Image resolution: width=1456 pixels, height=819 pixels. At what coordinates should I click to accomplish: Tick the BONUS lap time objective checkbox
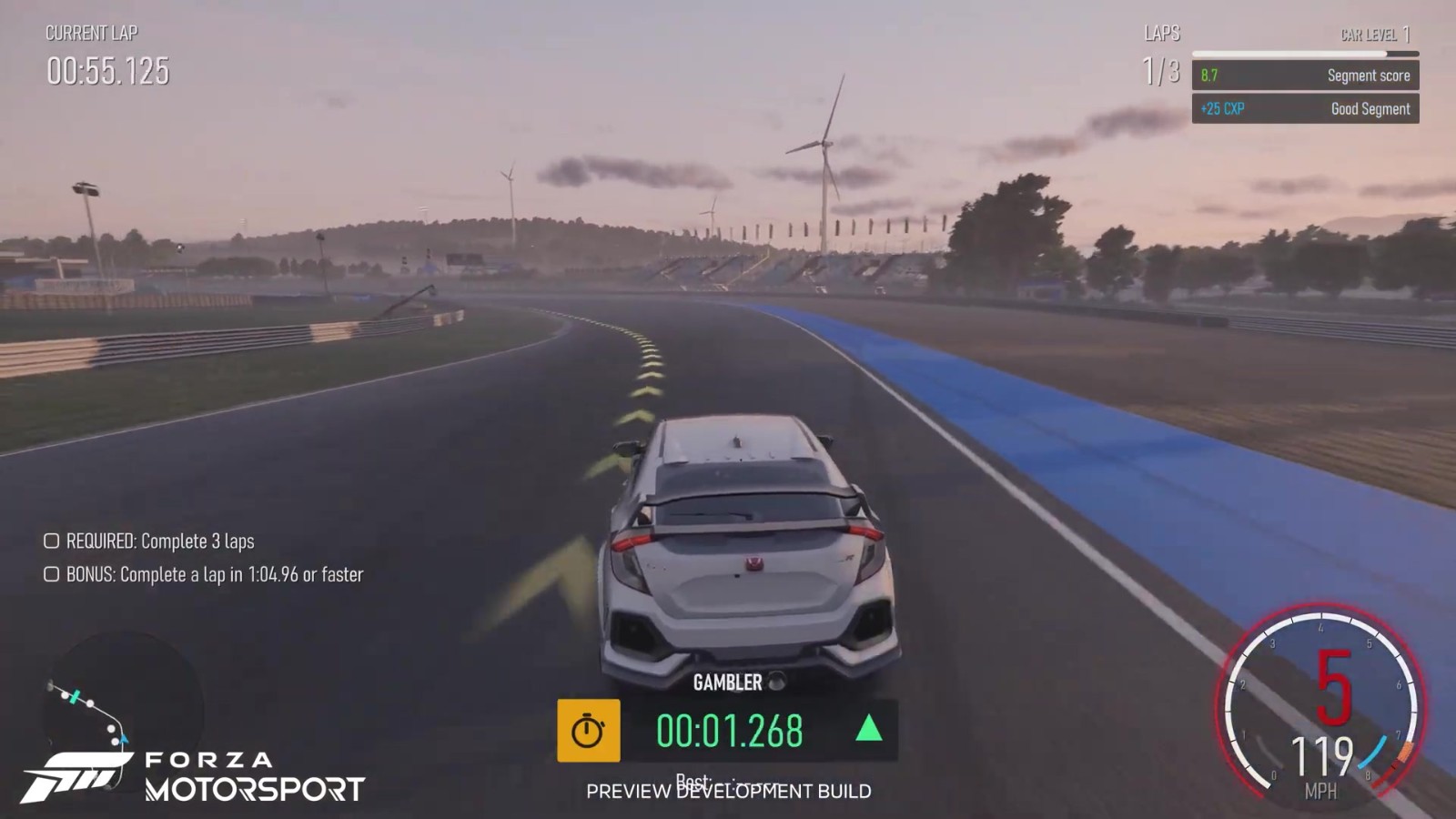[x=52, y=574]
